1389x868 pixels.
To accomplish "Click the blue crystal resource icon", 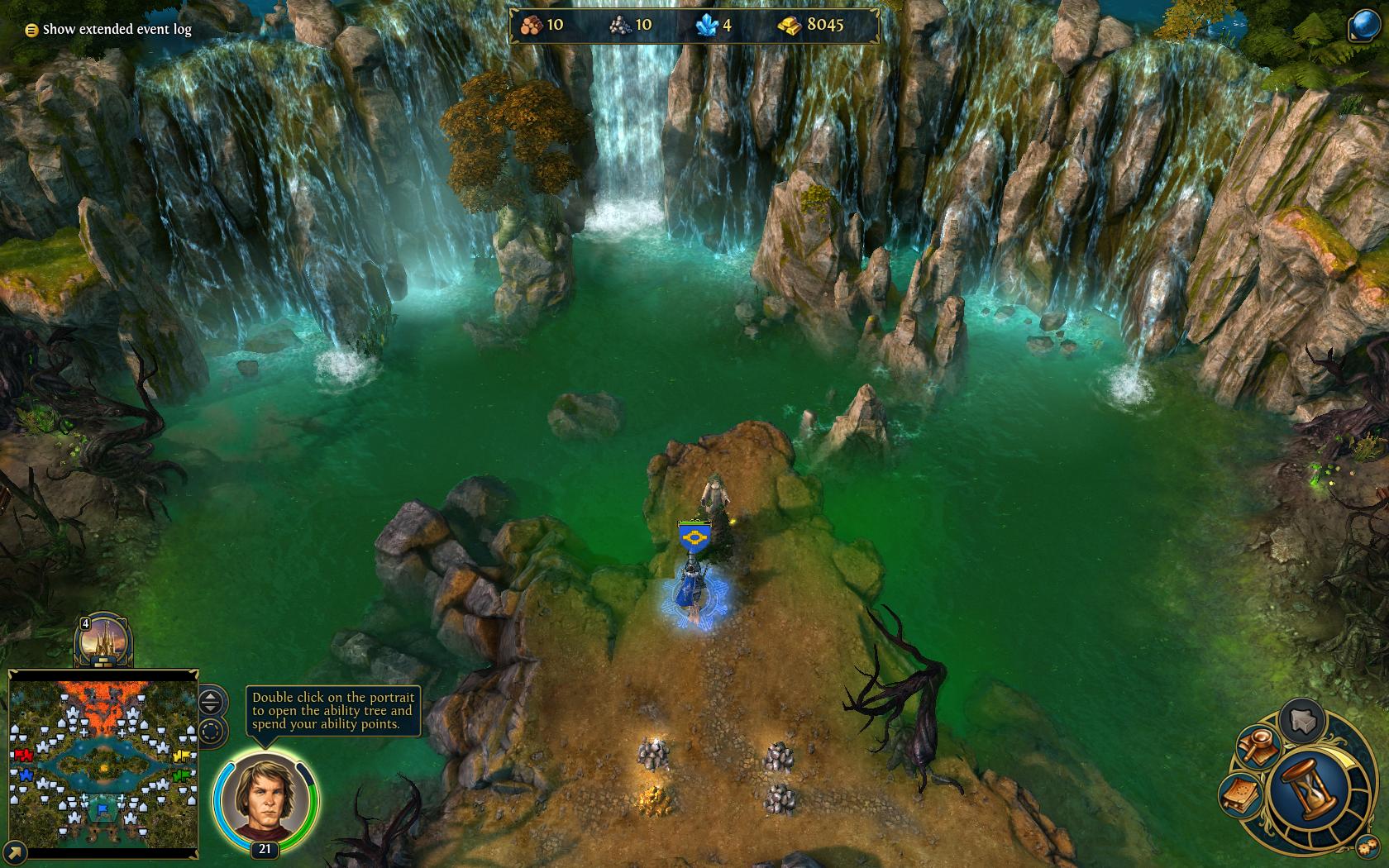I will (705, 26).
